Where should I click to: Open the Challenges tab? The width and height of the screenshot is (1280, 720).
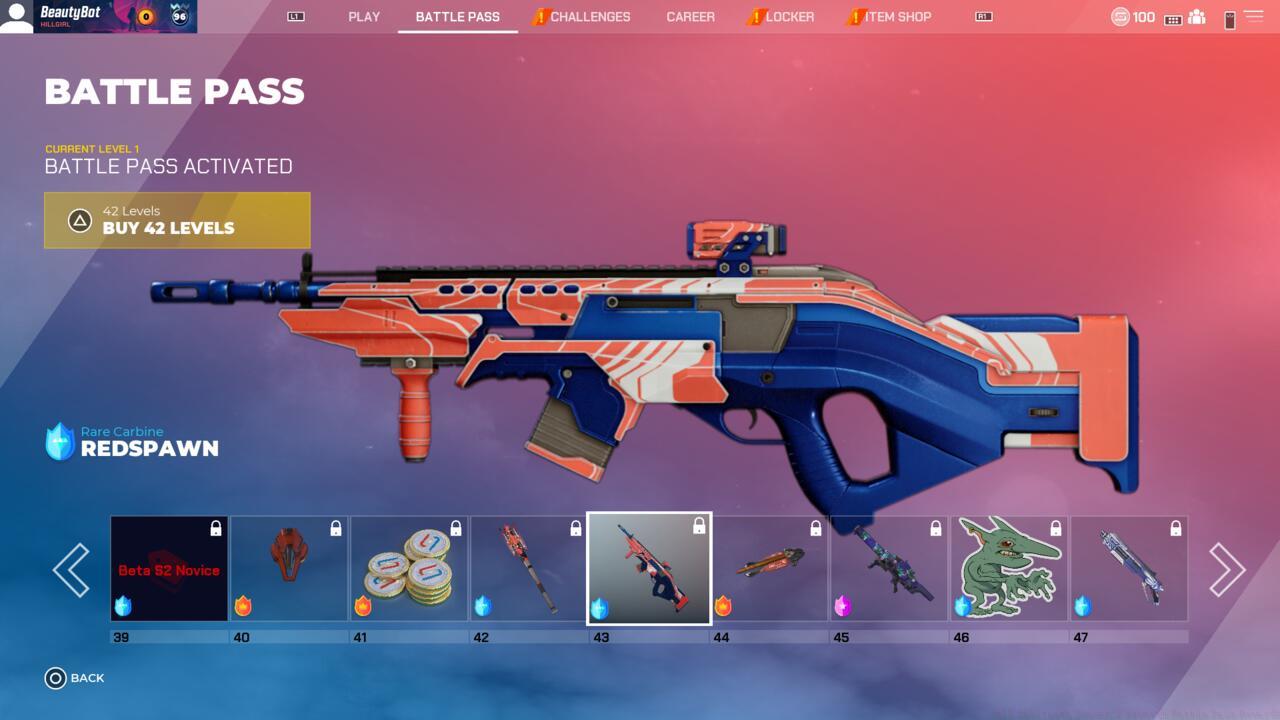[x=589, y=17]
